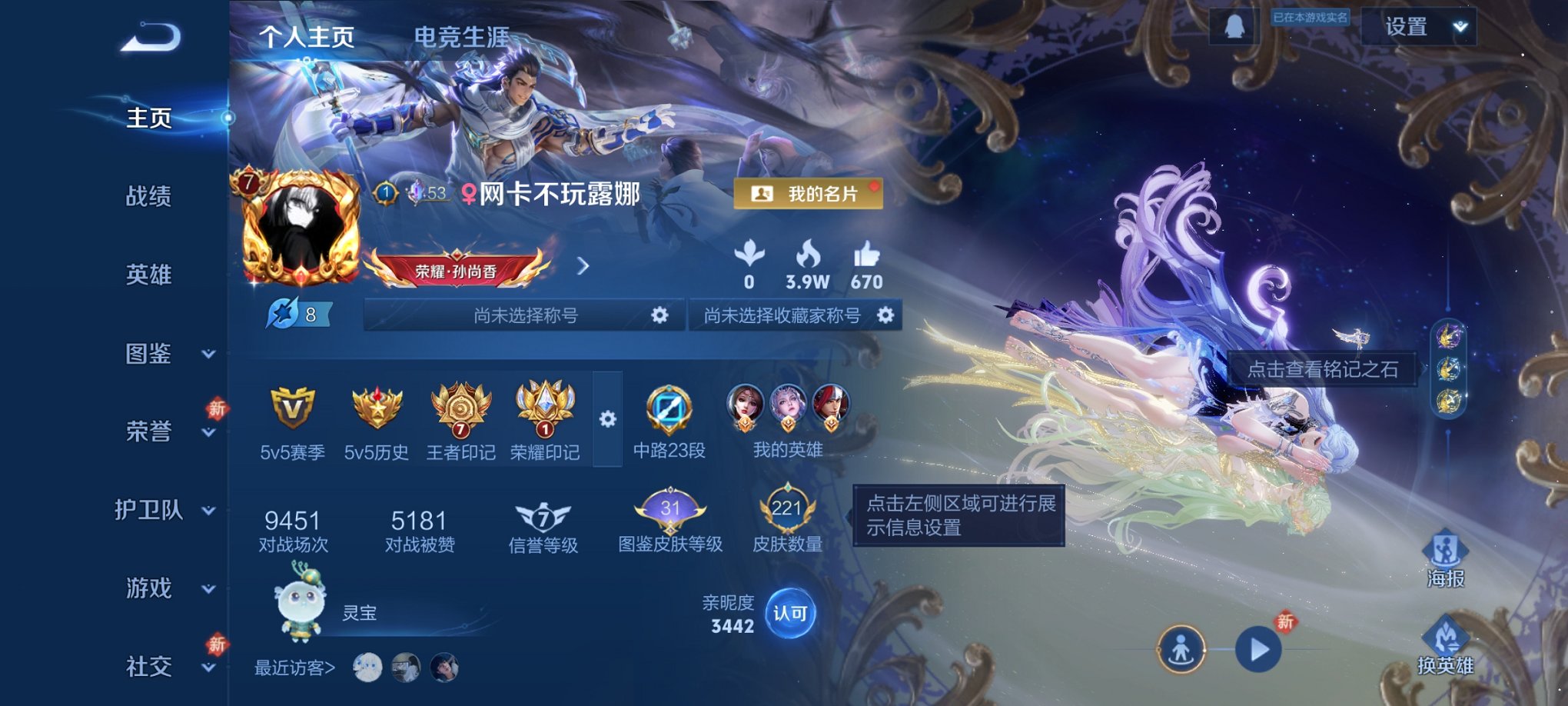Open the 战绩 sidebar menu
This screenshot has height=706, width=1568.
click(149, 197)
